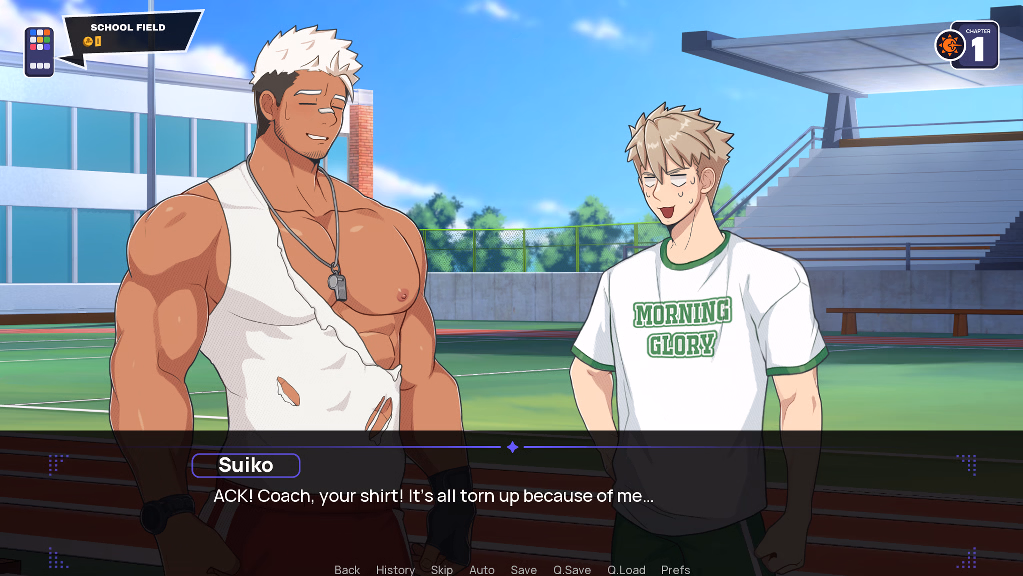
Task: Activate Skip to fast-forward dialogue
Action: pyautogui.click(x=441, y=569)
